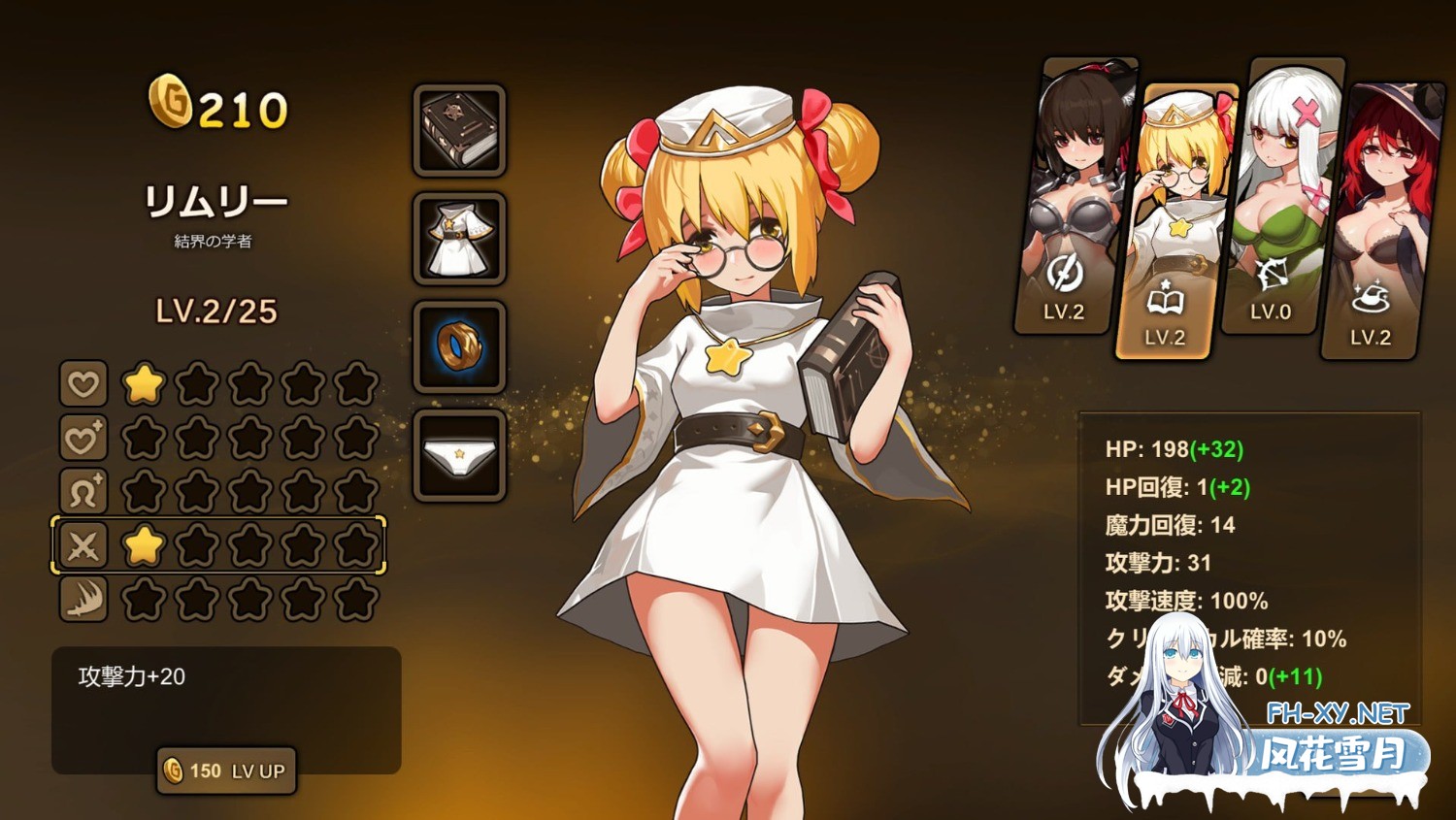Choose the wing speed stat row
Image resolution: width=1456 pixels, height=820 pixels.
tap(83, 599)
